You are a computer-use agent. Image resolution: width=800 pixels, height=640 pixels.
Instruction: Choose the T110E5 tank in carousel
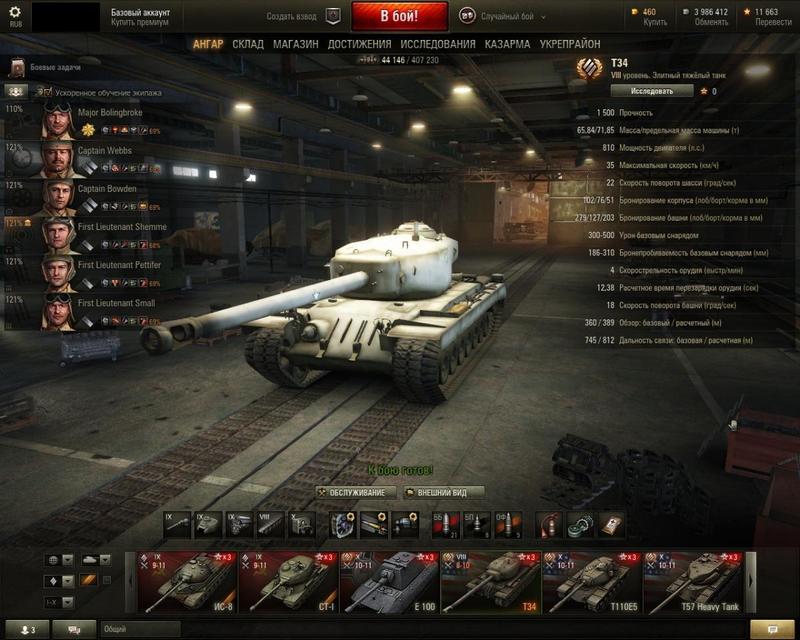click(x=590, y=582)
